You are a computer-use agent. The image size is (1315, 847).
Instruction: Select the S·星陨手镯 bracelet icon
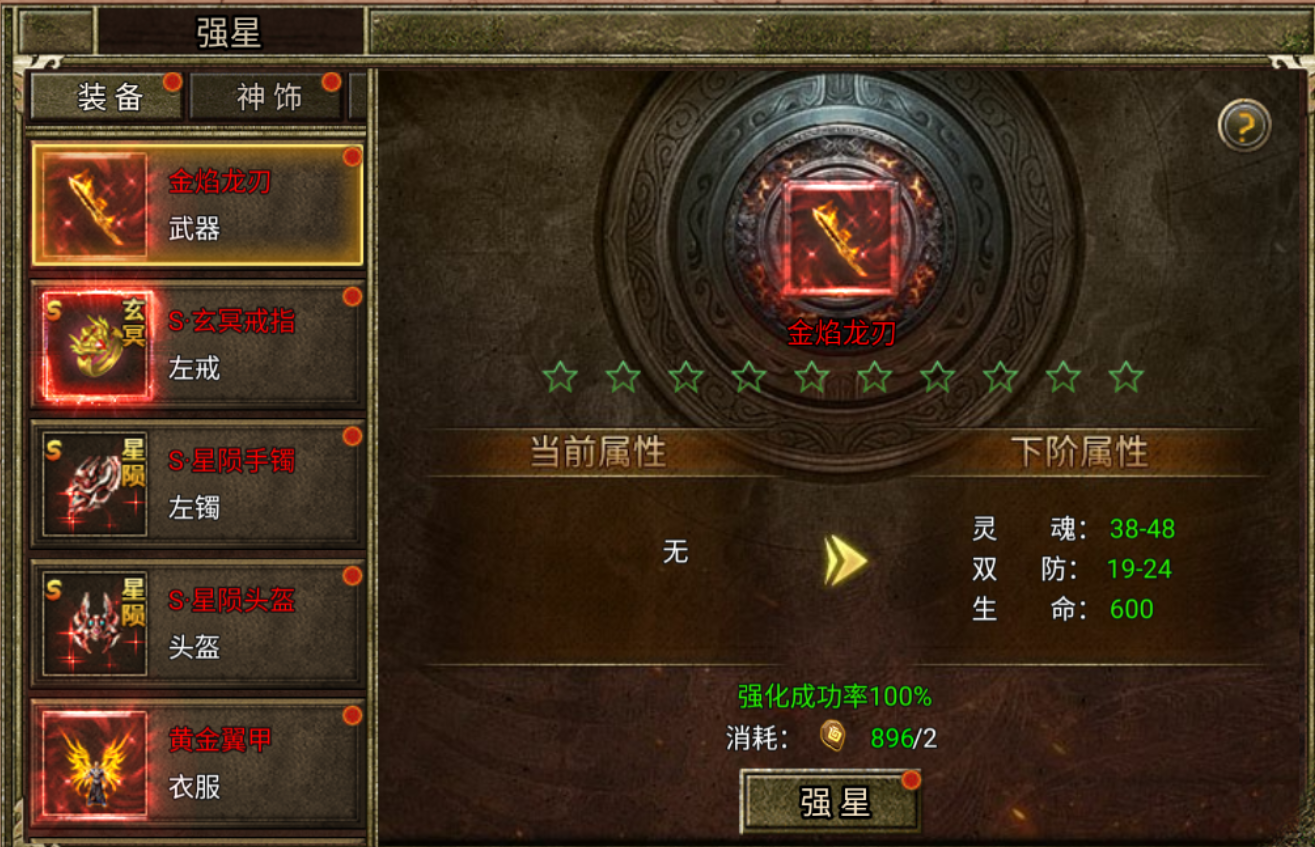click(x=95, y=484)
